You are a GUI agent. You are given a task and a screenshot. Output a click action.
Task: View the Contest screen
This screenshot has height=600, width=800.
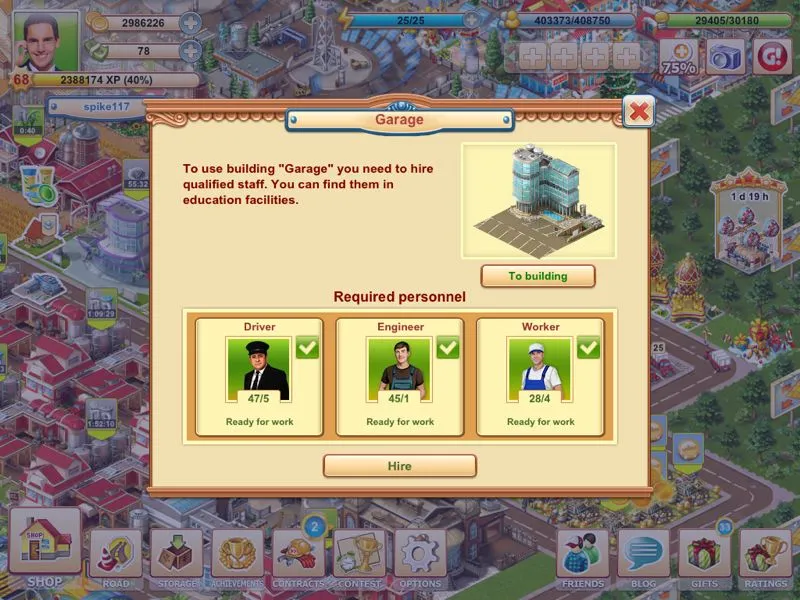point(359,556)
